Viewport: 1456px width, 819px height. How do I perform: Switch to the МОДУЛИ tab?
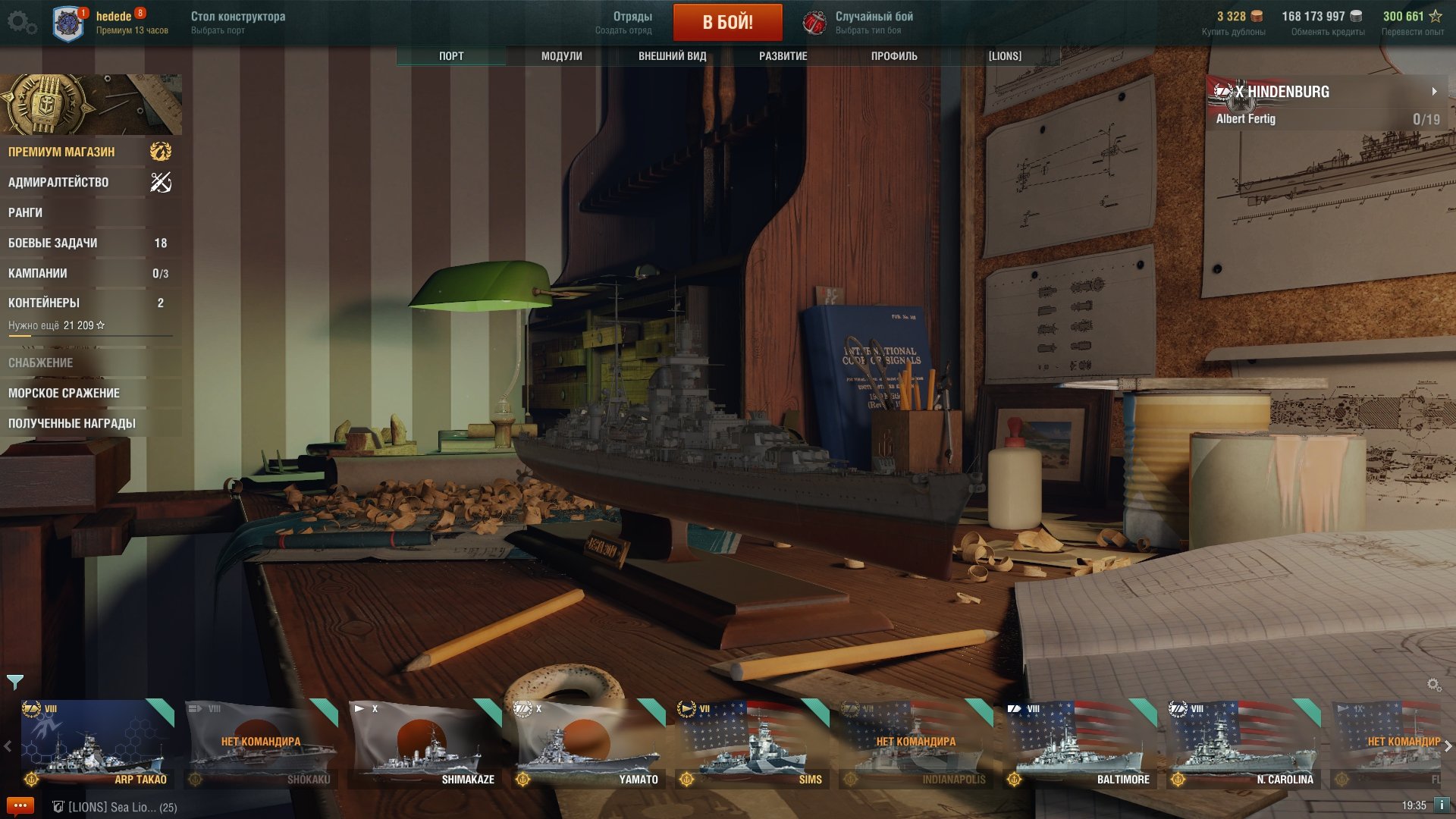[561, 56]
